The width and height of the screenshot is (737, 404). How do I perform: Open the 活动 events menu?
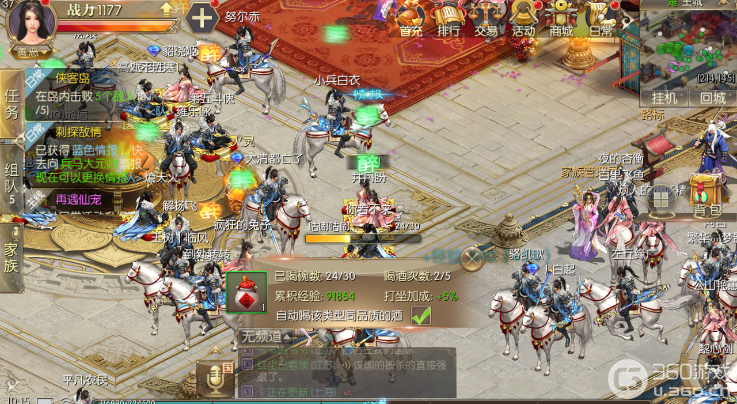(x=524, y=18)
